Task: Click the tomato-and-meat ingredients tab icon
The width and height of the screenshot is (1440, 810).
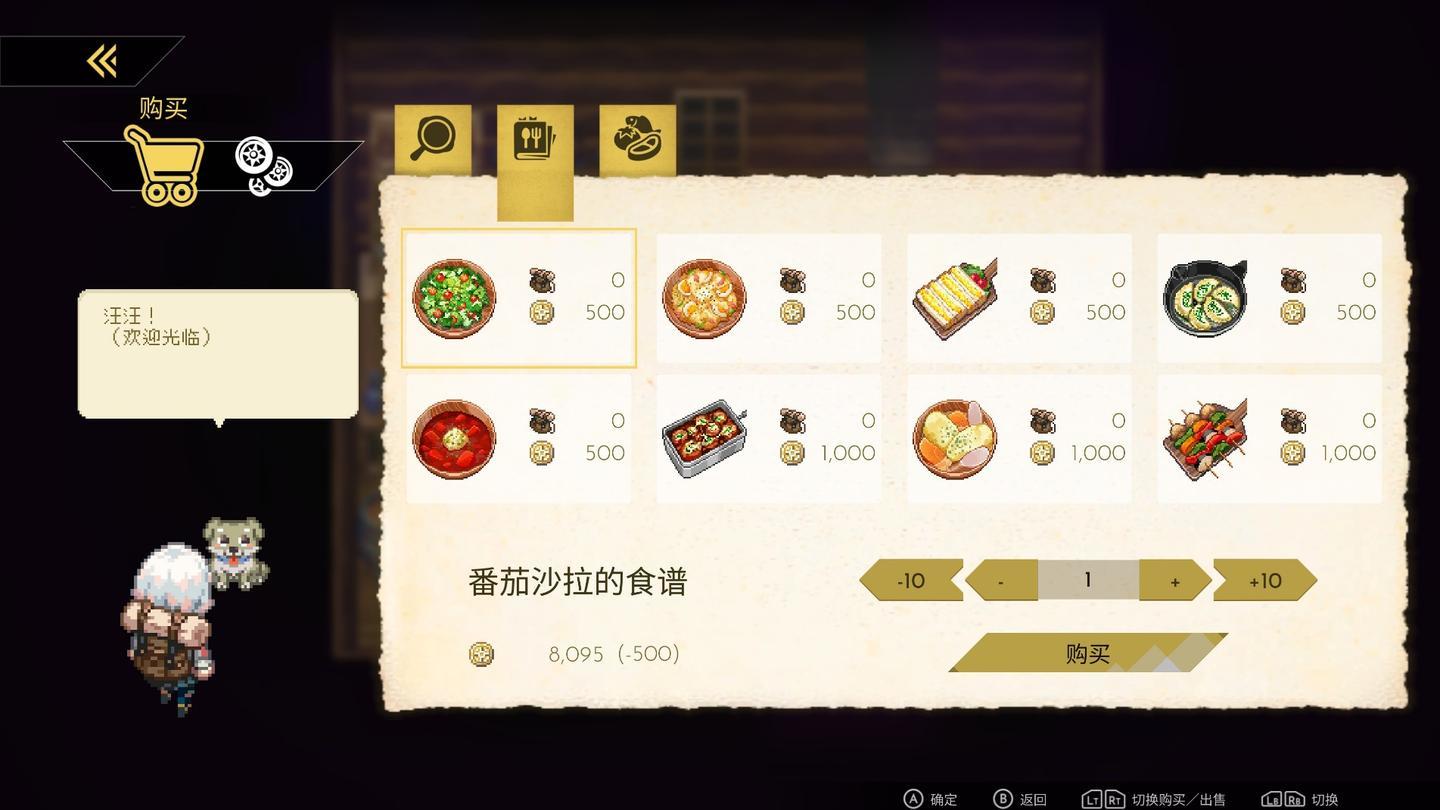Action: tap(636, 138)
